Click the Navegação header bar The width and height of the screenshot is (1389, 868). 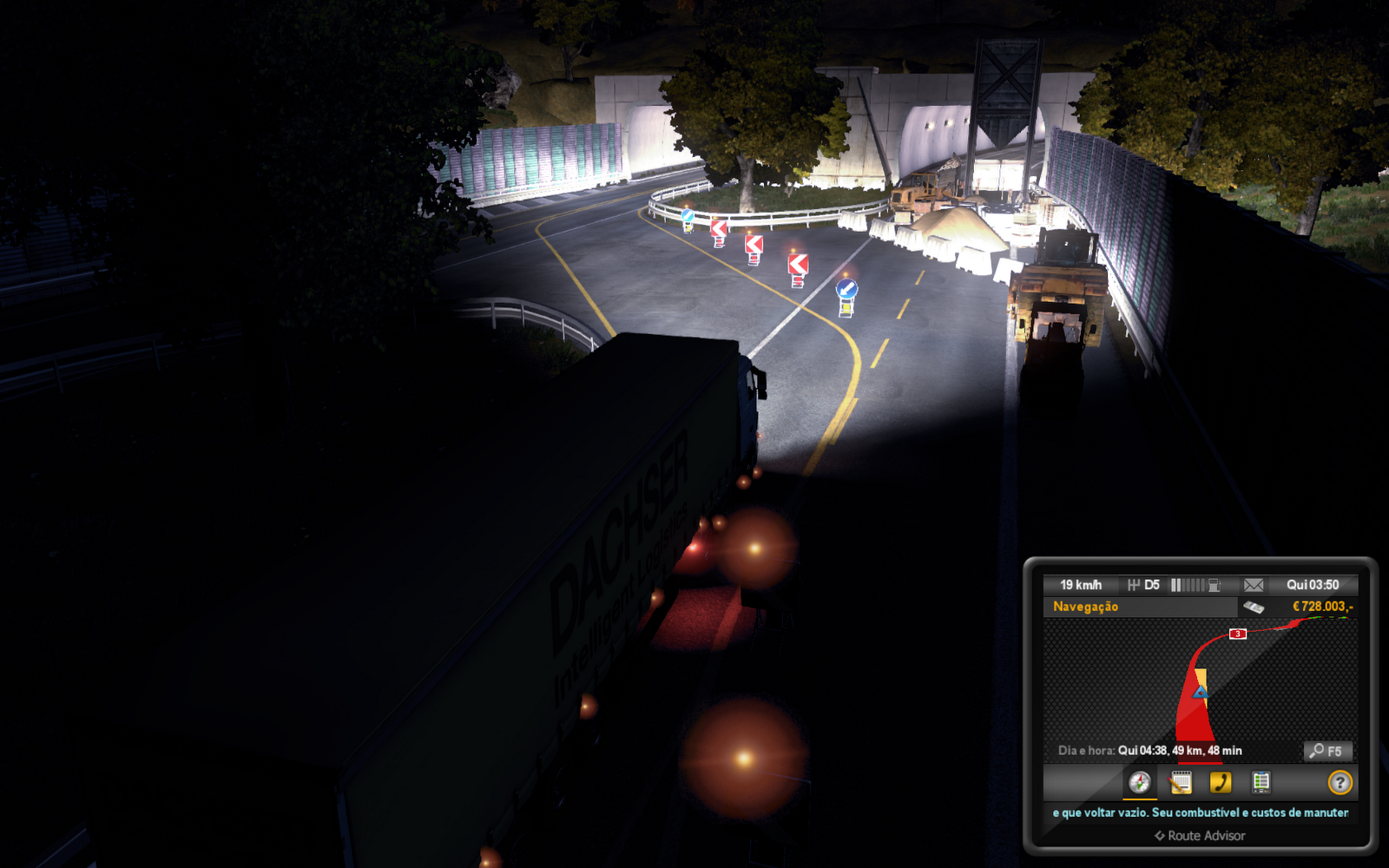1085,606
